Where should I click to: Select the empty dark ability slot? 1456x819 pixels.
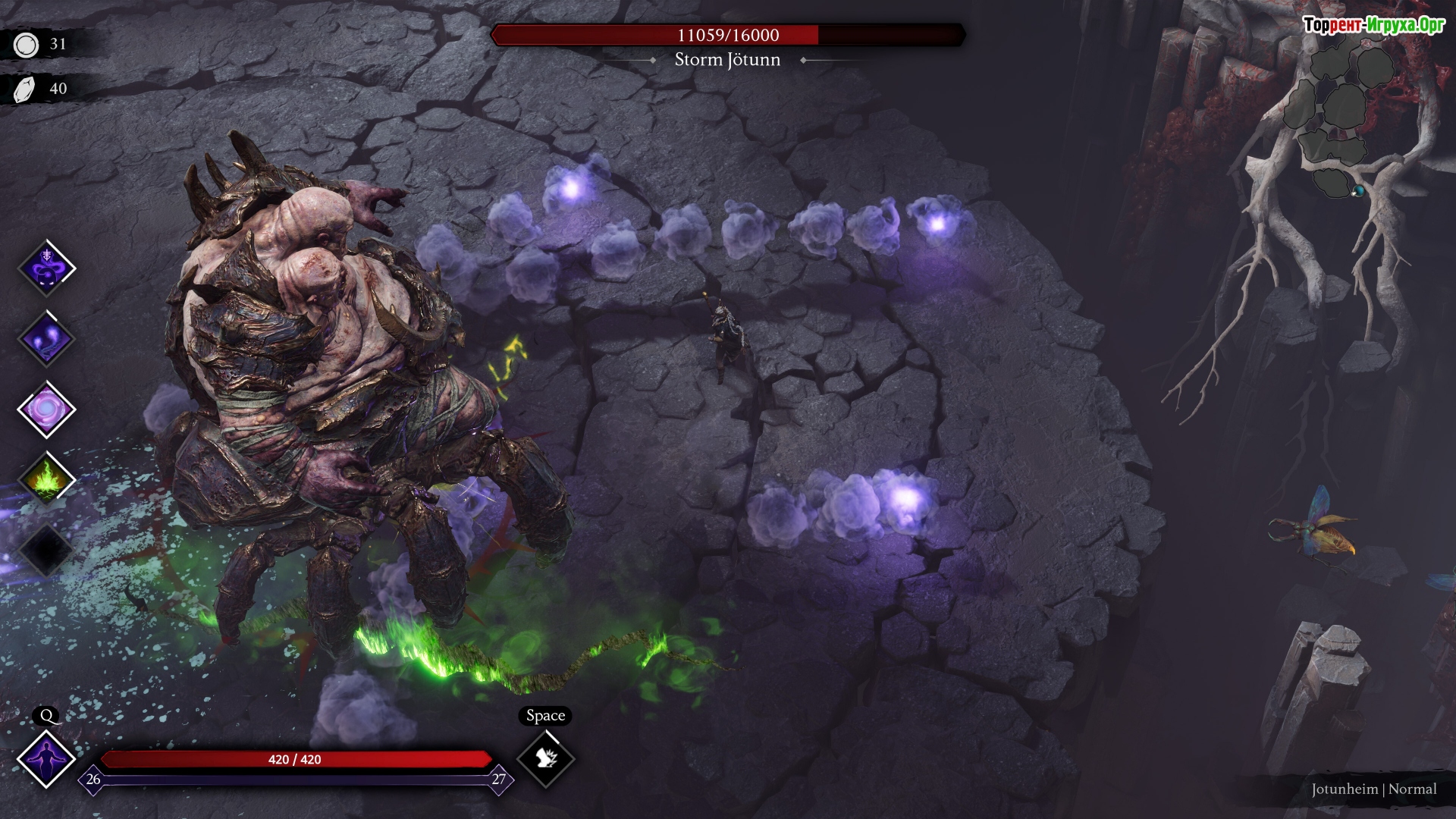click(x=47, y=550)
